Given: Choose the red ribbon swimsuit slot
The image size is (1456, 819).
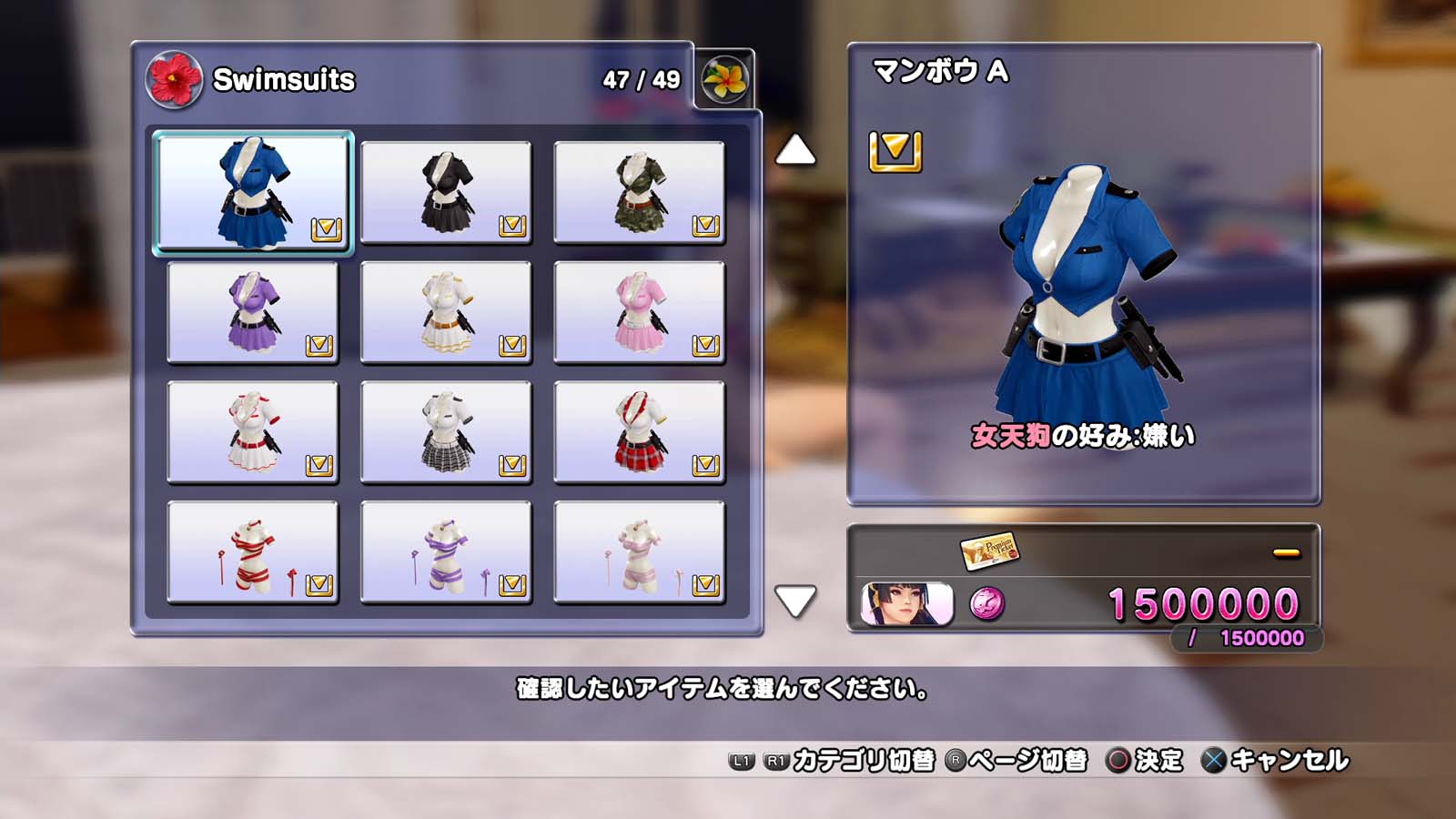Looking at the screenshot, I should (253, 552).
